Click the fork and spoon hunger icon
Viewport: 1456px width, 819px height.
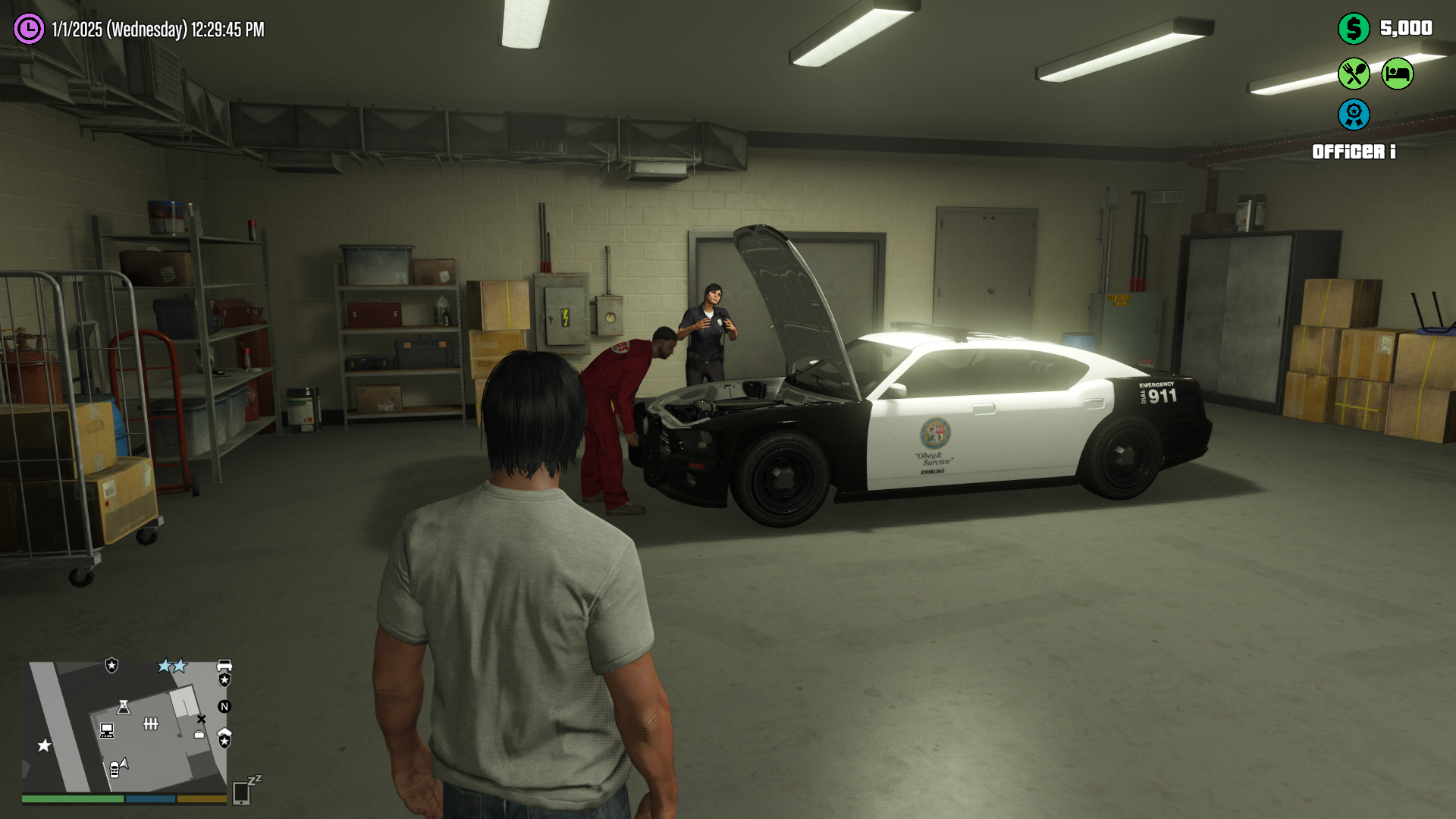click(x=1354, y=74)
